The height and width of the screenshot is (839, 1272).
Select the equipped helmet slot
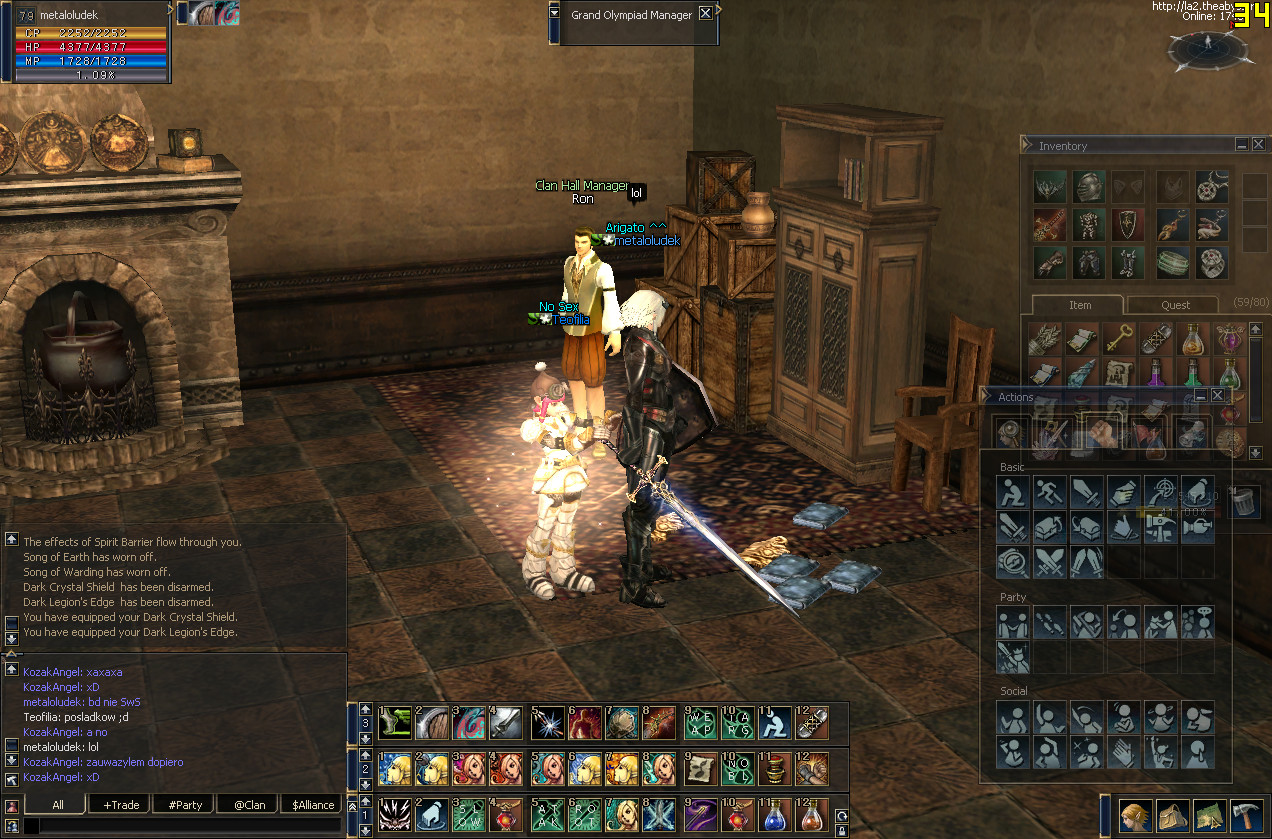point(1088,186)
